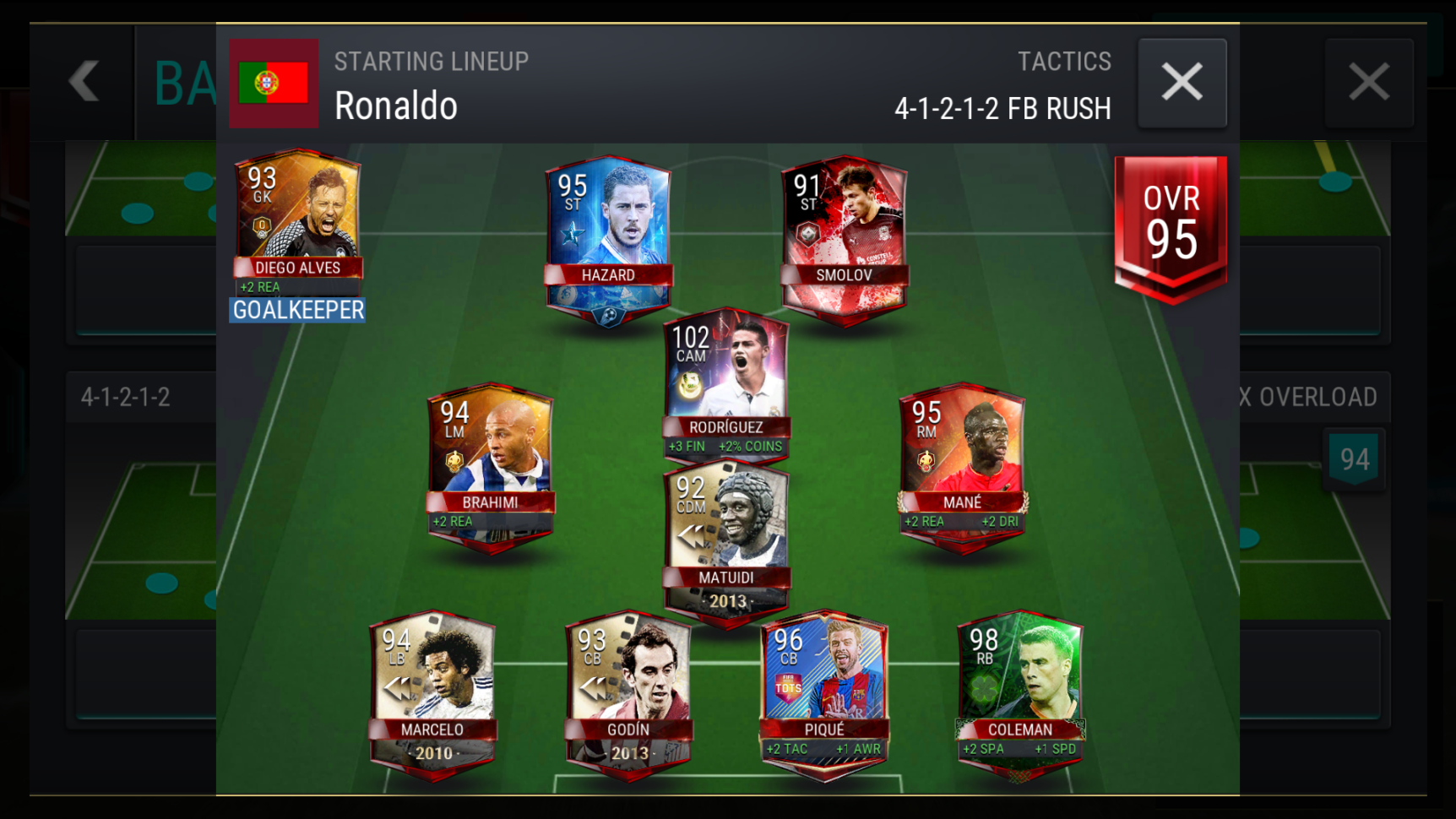Switch to the Ronaldo starting lineup header
This screenshot has width=1456, height=819.
pos(395,106)
